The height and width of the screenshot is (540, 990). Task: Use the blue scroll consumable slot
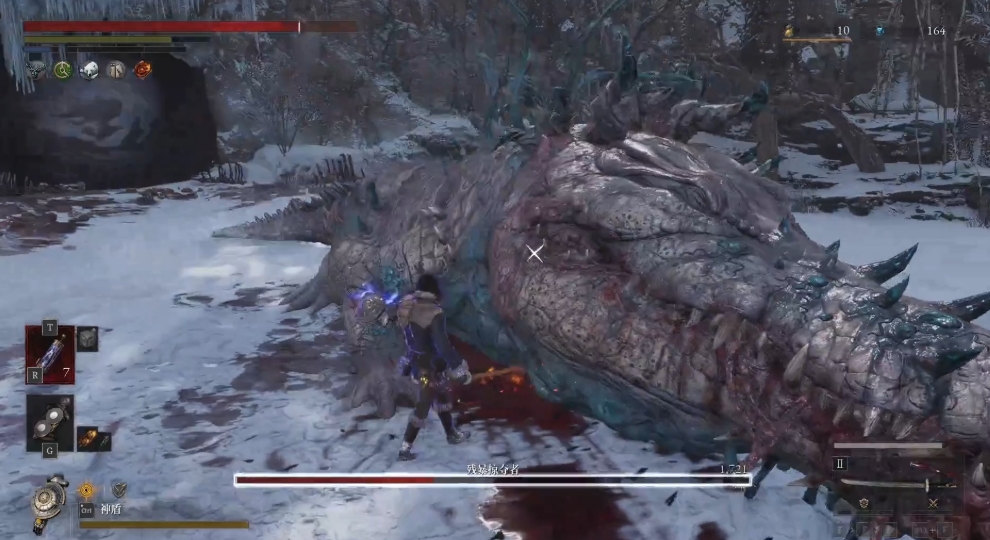(x=50, y=355)
